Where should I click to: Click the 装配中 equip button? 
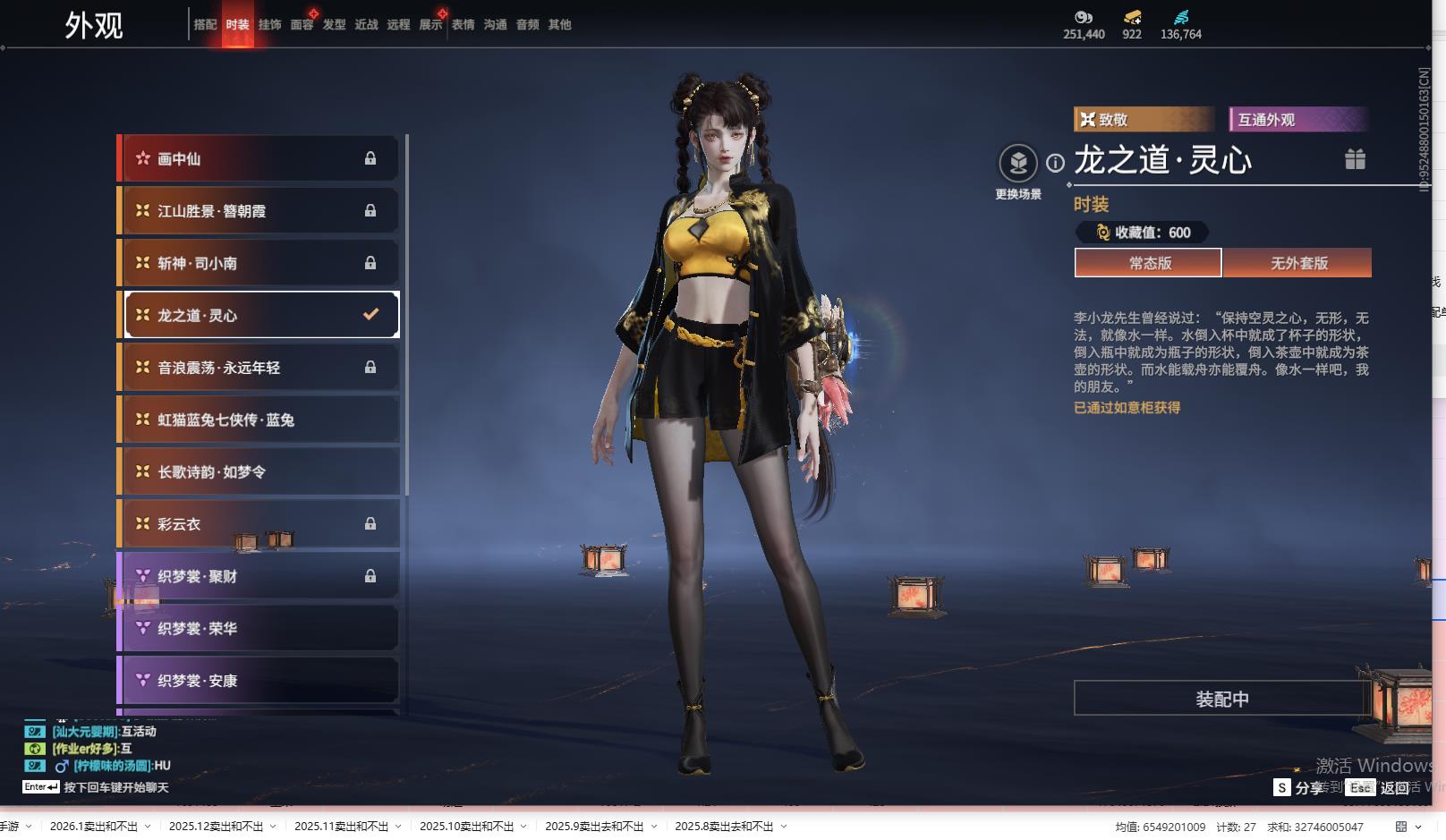pos(1221,699)
